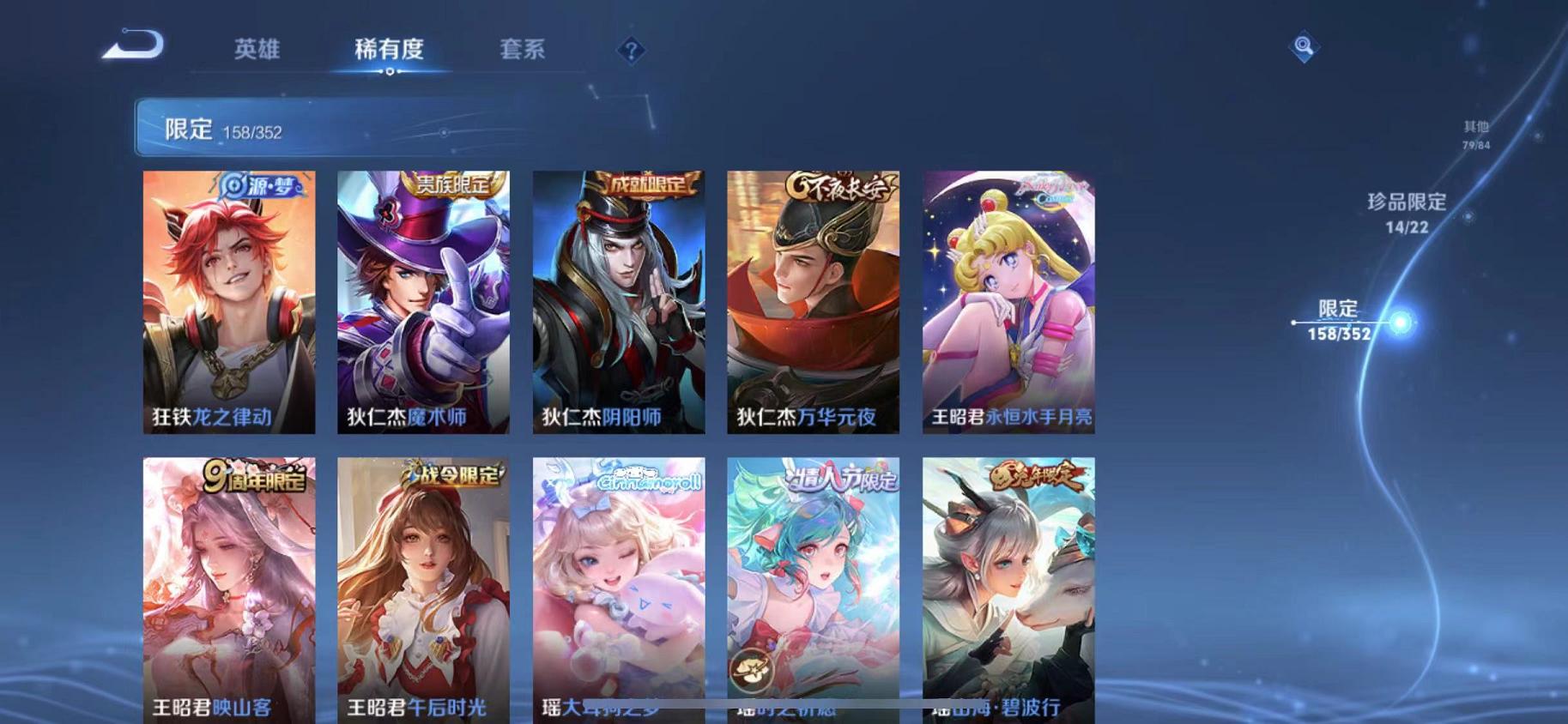Image resolution: width=1568 pixels, height=724 pixels.
Task: Click the 成就限定 badge on 狄仁杰阴阳师 skin
Action: coord(651,183)
